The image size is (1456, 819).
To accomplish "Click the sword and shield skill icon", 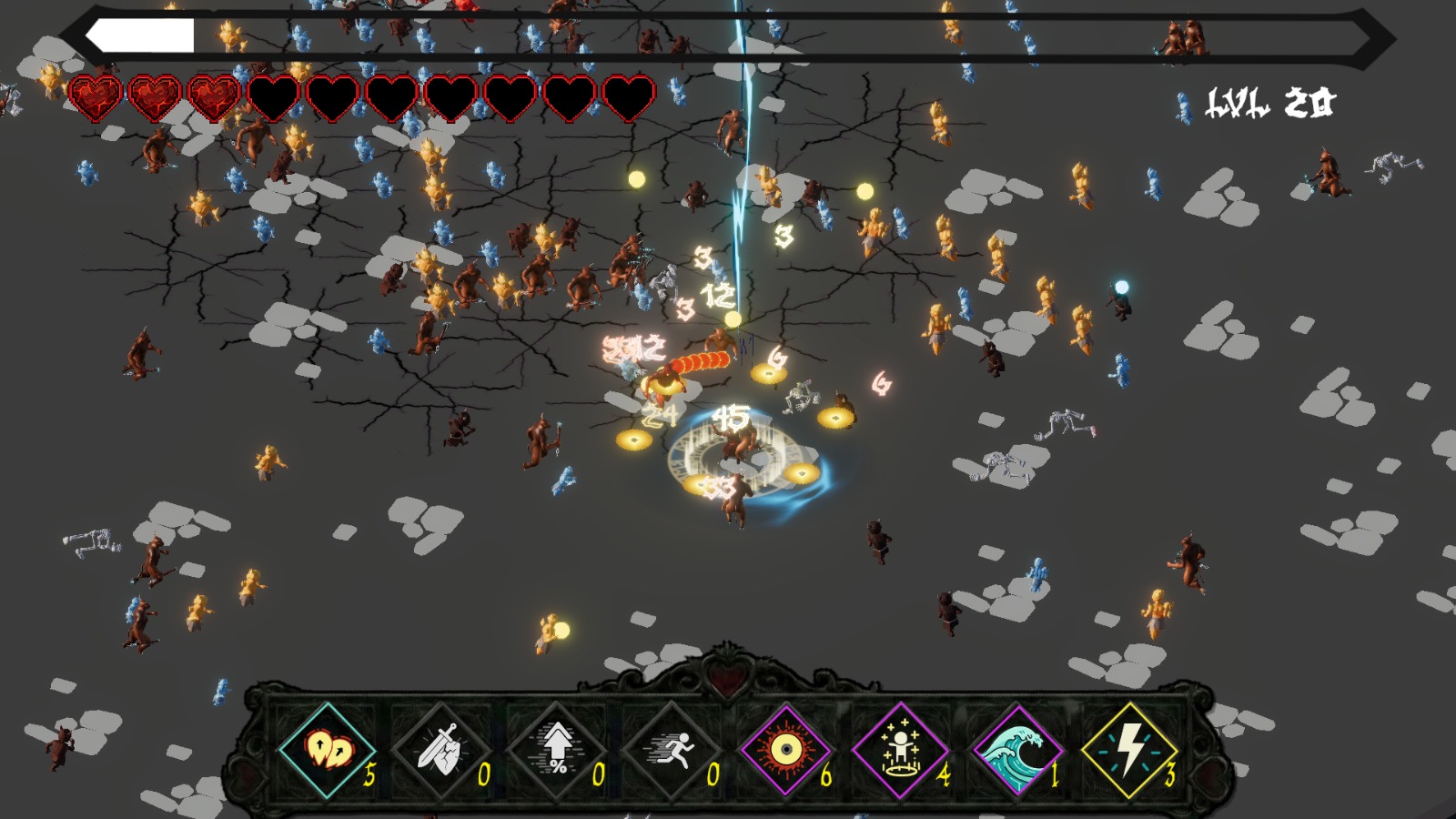I will pyautogui.click(x=441, y=751).
